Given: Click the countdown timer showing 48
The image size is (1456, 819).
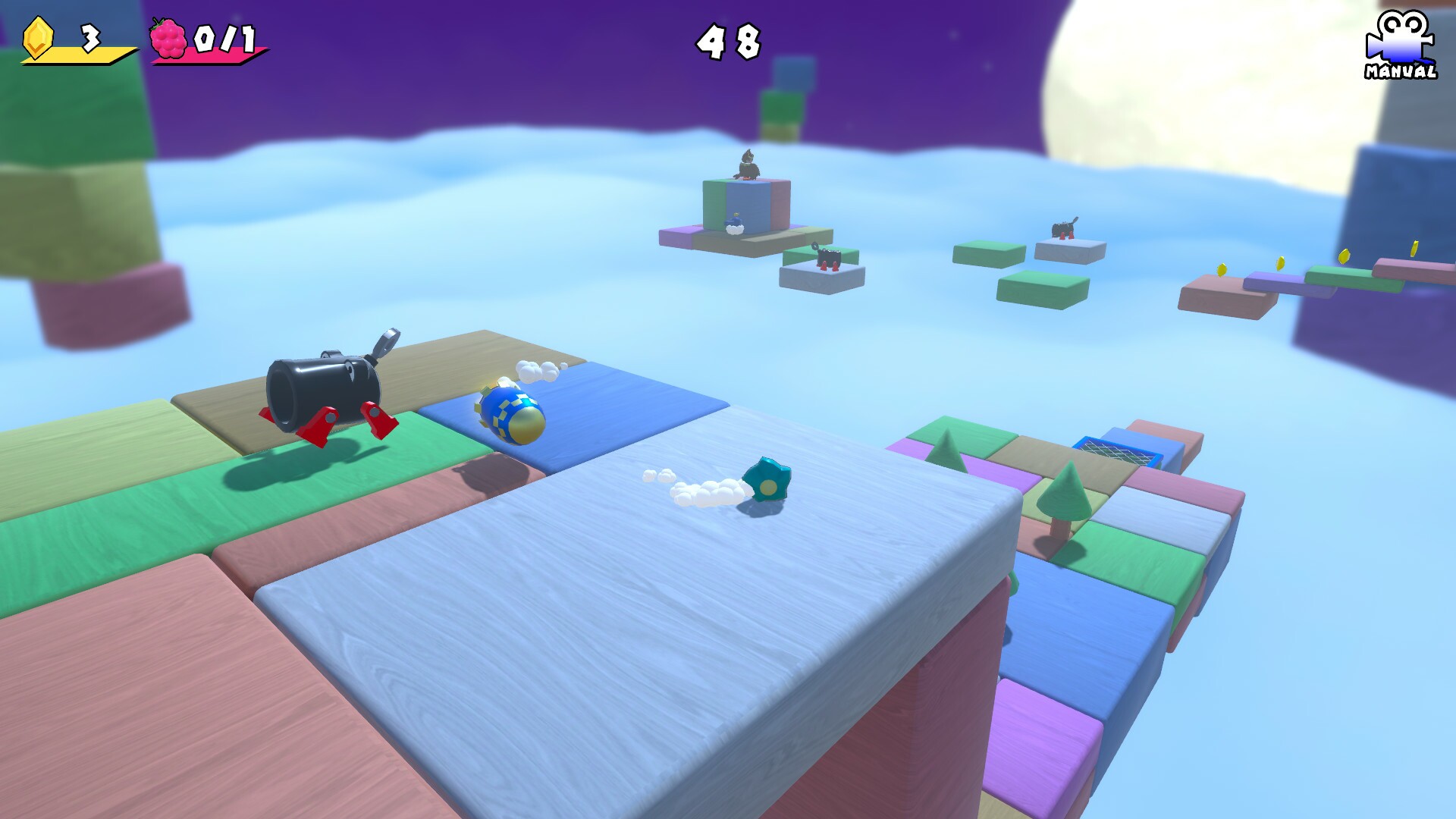Looking at the screenshot, I should pyautogui.click(x=727, y=39).
